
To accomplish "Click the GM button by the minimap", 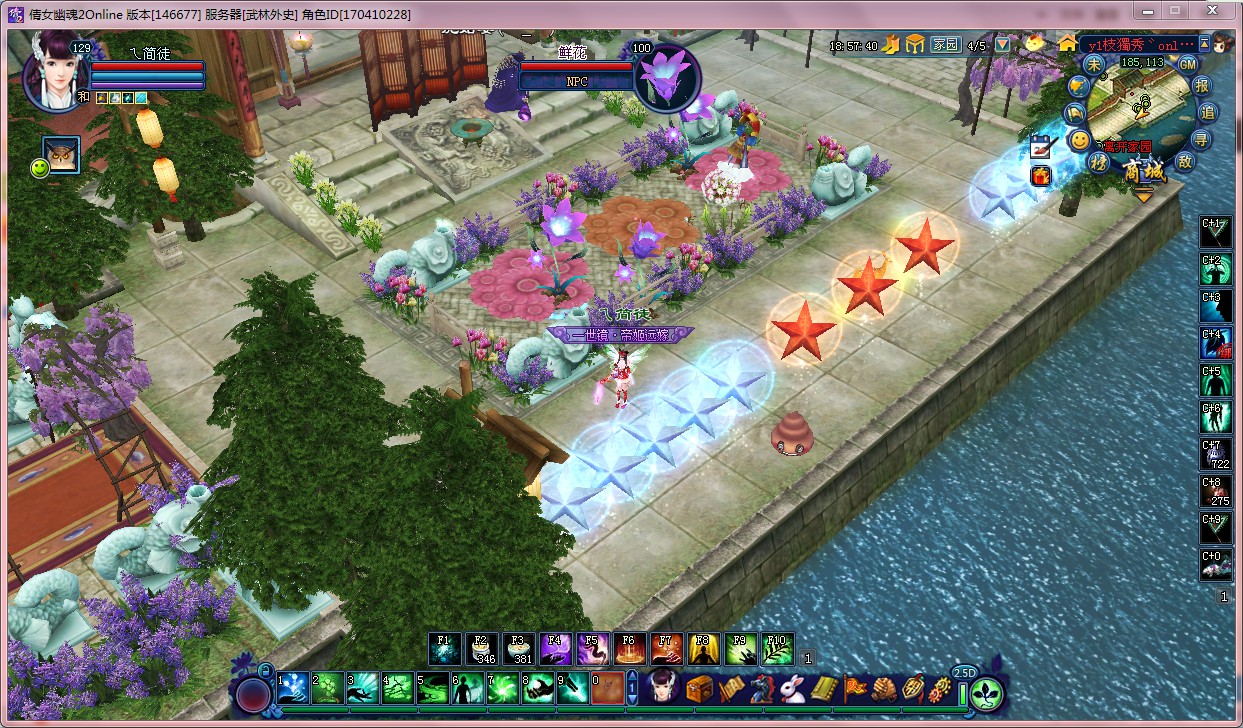I will tap(1188, 64).
